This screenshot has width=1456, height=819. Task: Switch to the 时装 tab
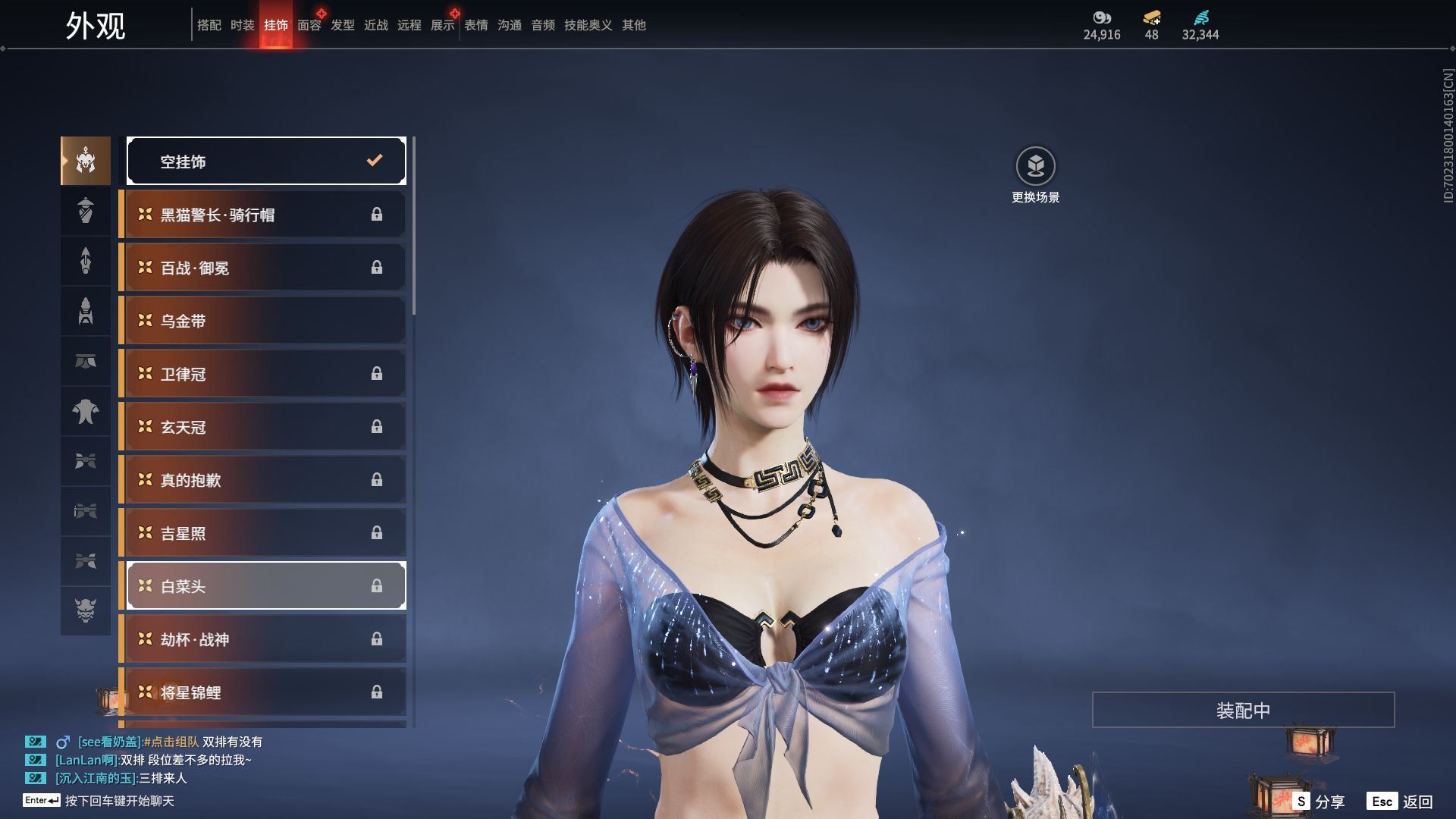[x=242, y=25]
